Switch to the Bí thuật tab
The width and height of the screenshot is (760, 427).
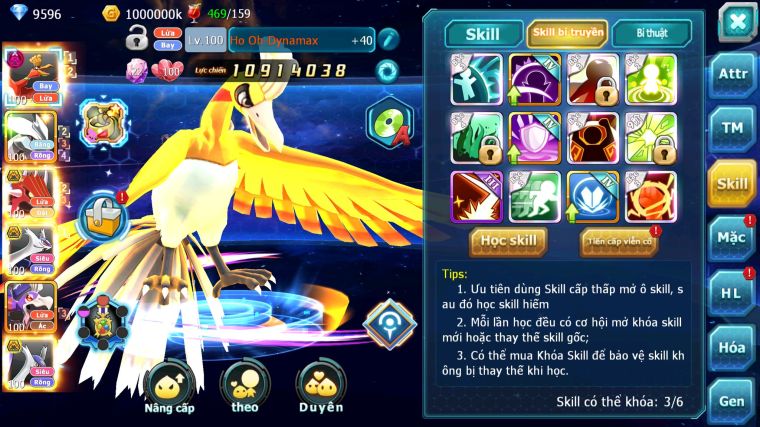(650, 34)
